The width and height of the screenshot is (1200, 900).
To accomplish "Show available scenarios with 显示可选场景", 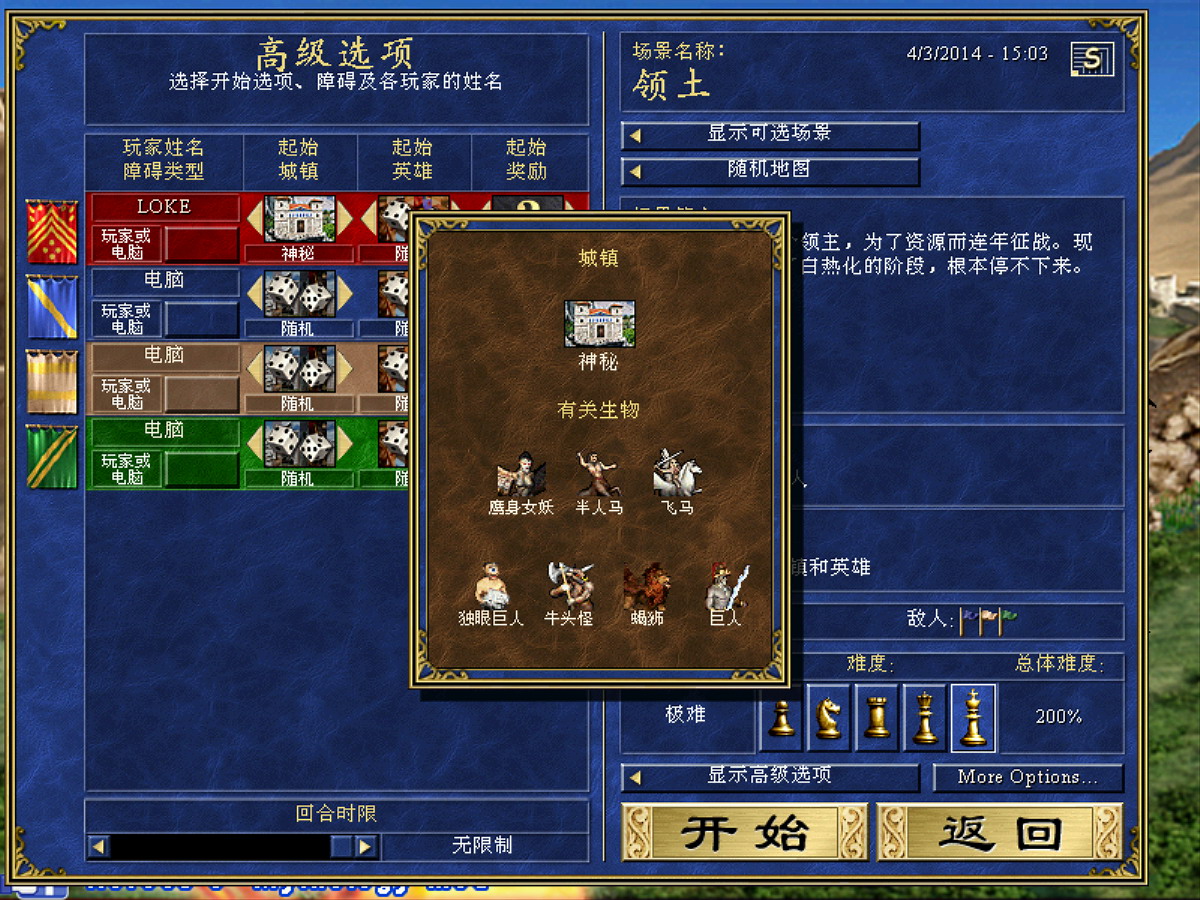I will (x=769, y=134).
